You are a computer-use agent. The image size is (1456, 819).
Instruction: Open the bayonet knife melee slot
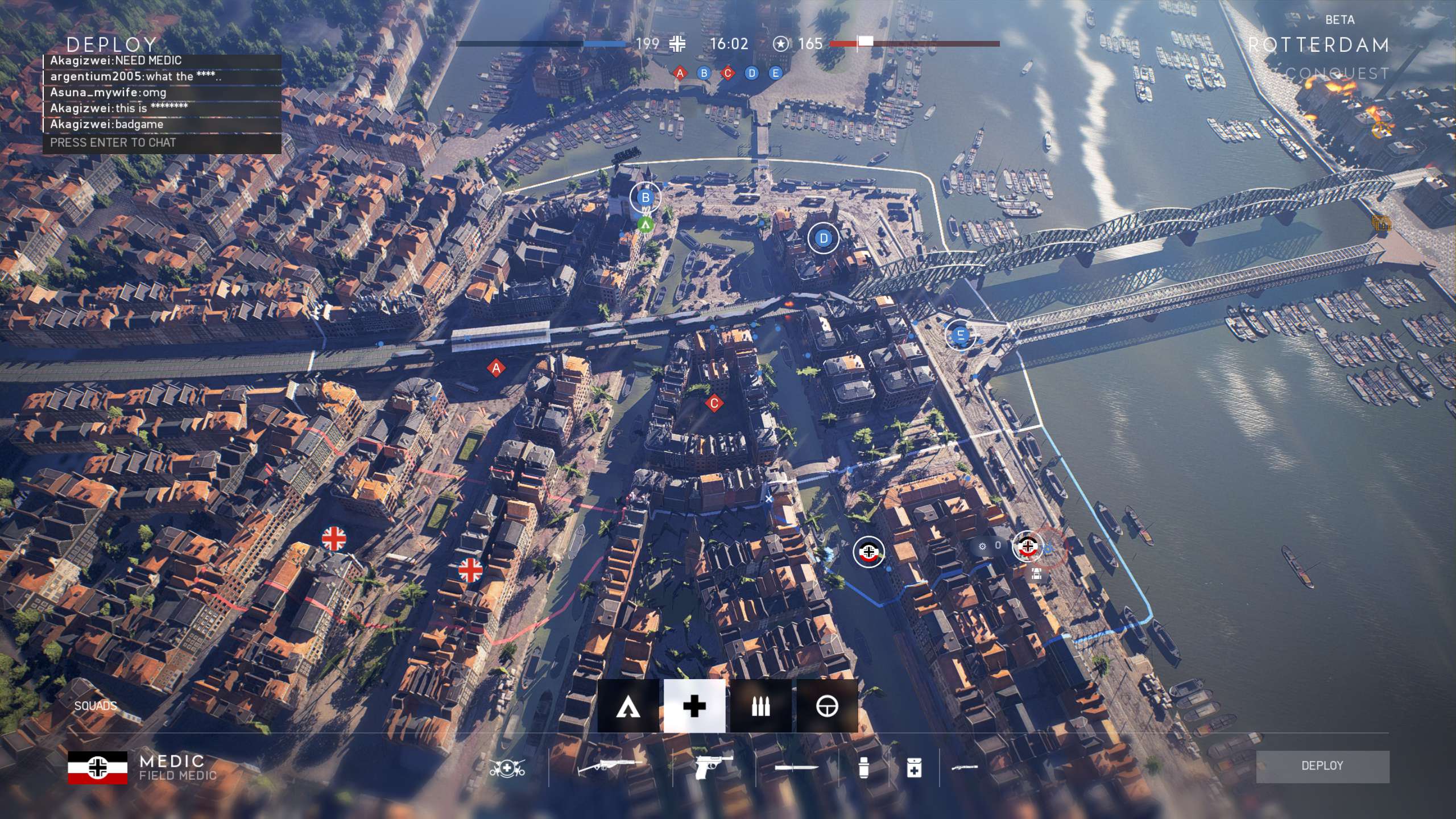pyautogui.click(x=796, y=768)
